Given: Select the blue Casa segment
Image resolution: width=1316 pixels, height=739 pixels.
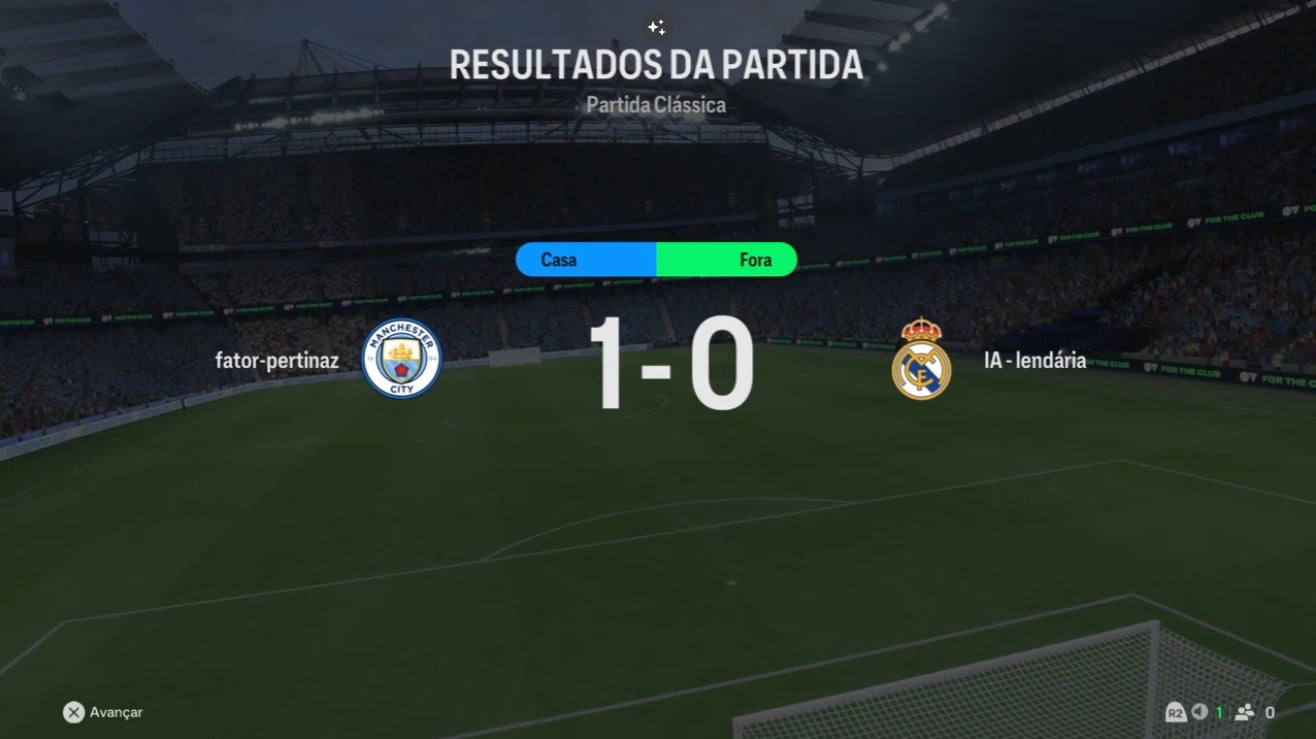Looking at the screenshot, I should pos(586,260).
